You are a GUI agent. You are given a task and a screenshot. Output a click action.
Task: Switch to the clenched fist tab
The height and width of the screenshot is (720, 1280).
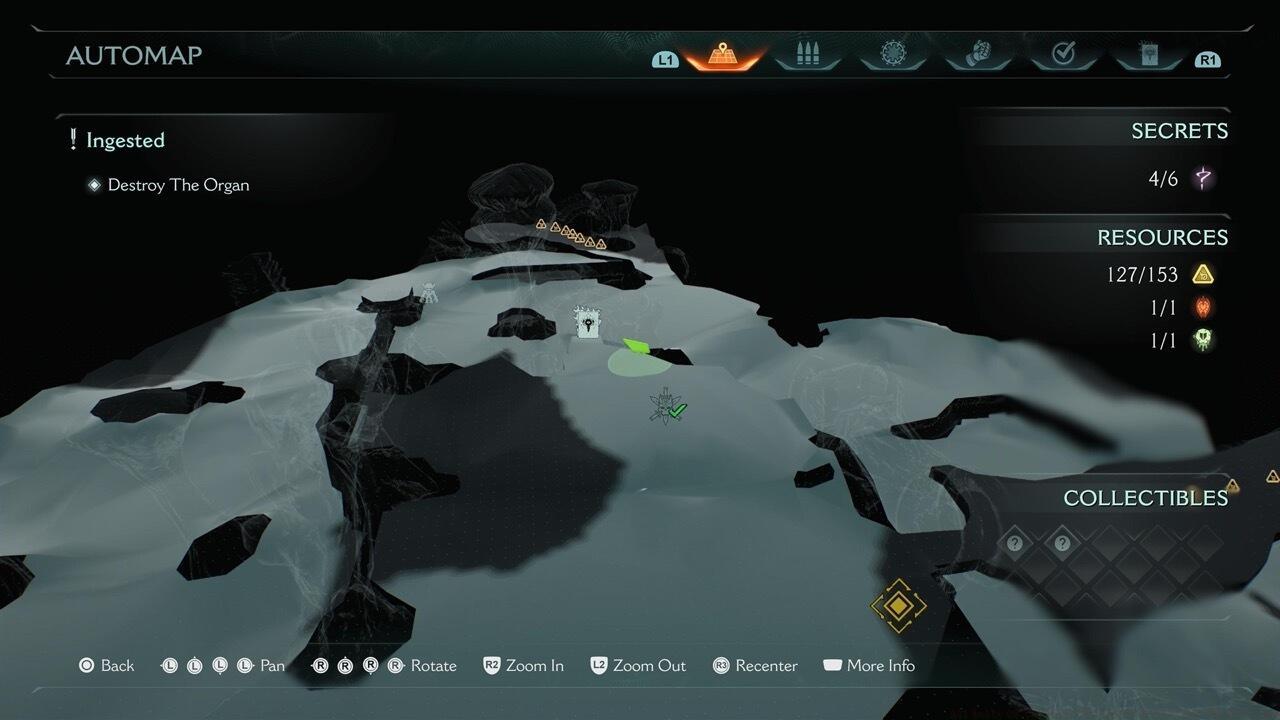point(978,56)
